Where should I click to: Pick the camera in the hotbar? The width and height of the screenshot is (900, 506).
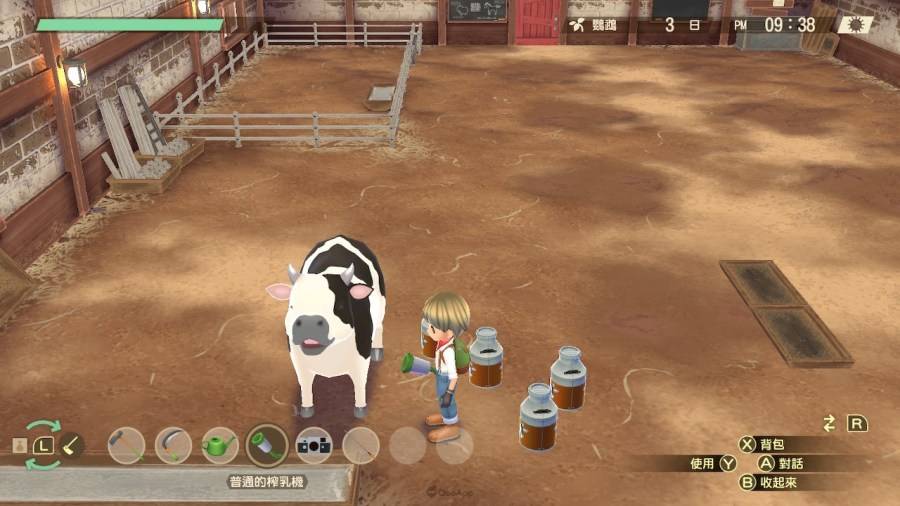click(314, 445)
